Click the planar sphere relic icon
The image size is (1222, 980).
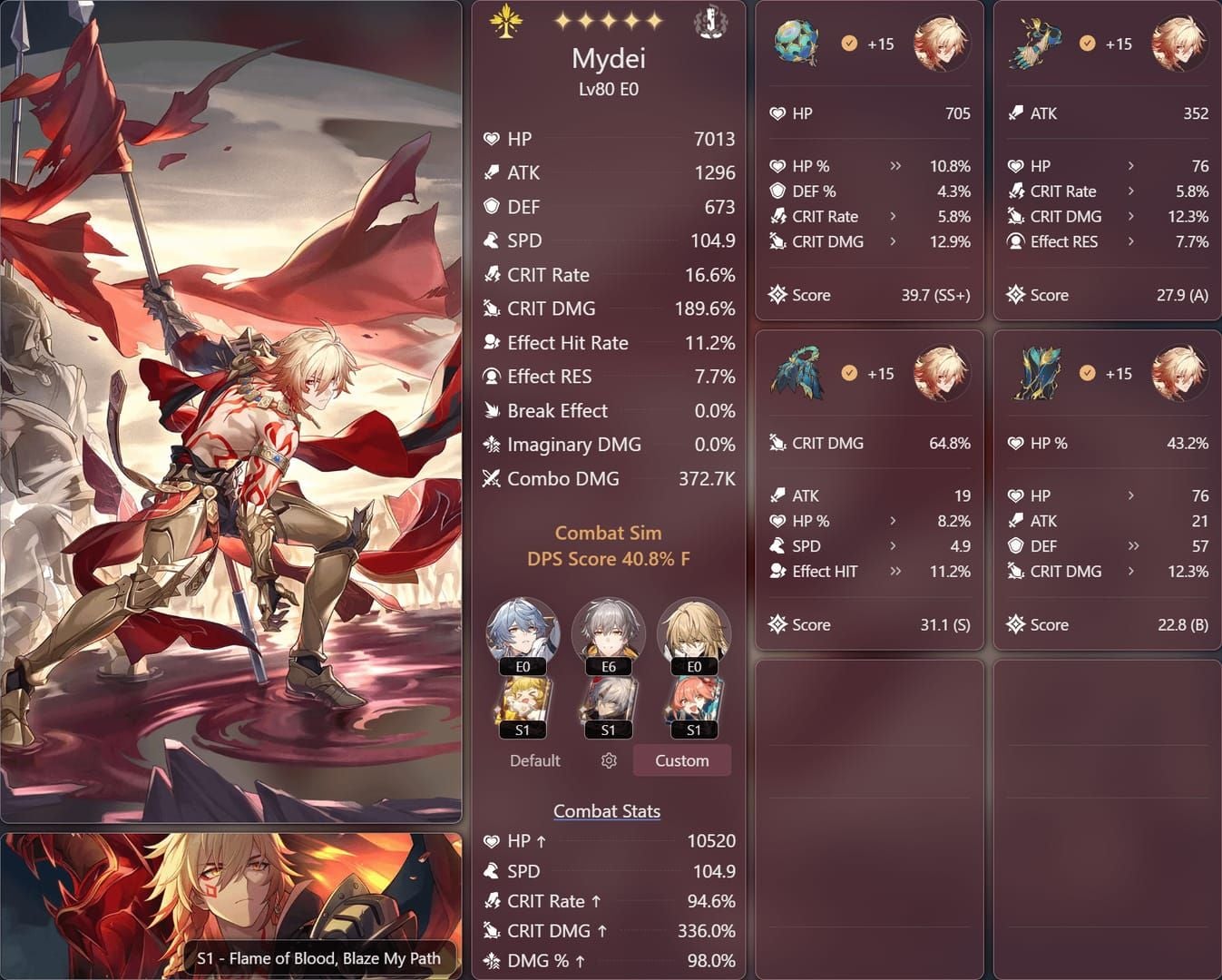tap(795, 43)
